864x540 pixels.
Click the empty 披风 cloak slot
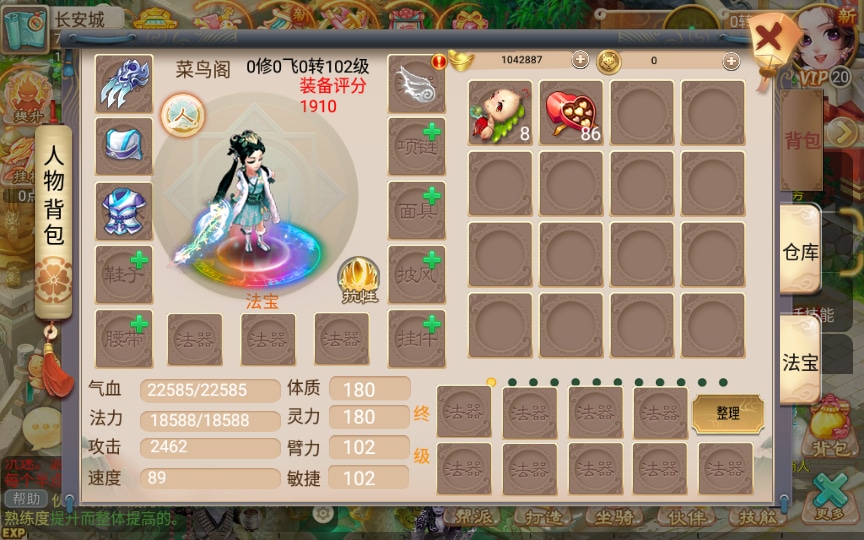[x=416, y=275]
